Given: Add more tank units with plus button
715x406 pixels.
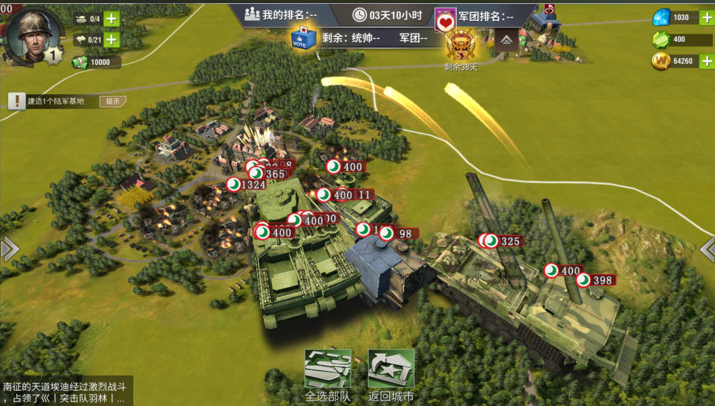Looking at the screenshot, I should click(111, 18).
